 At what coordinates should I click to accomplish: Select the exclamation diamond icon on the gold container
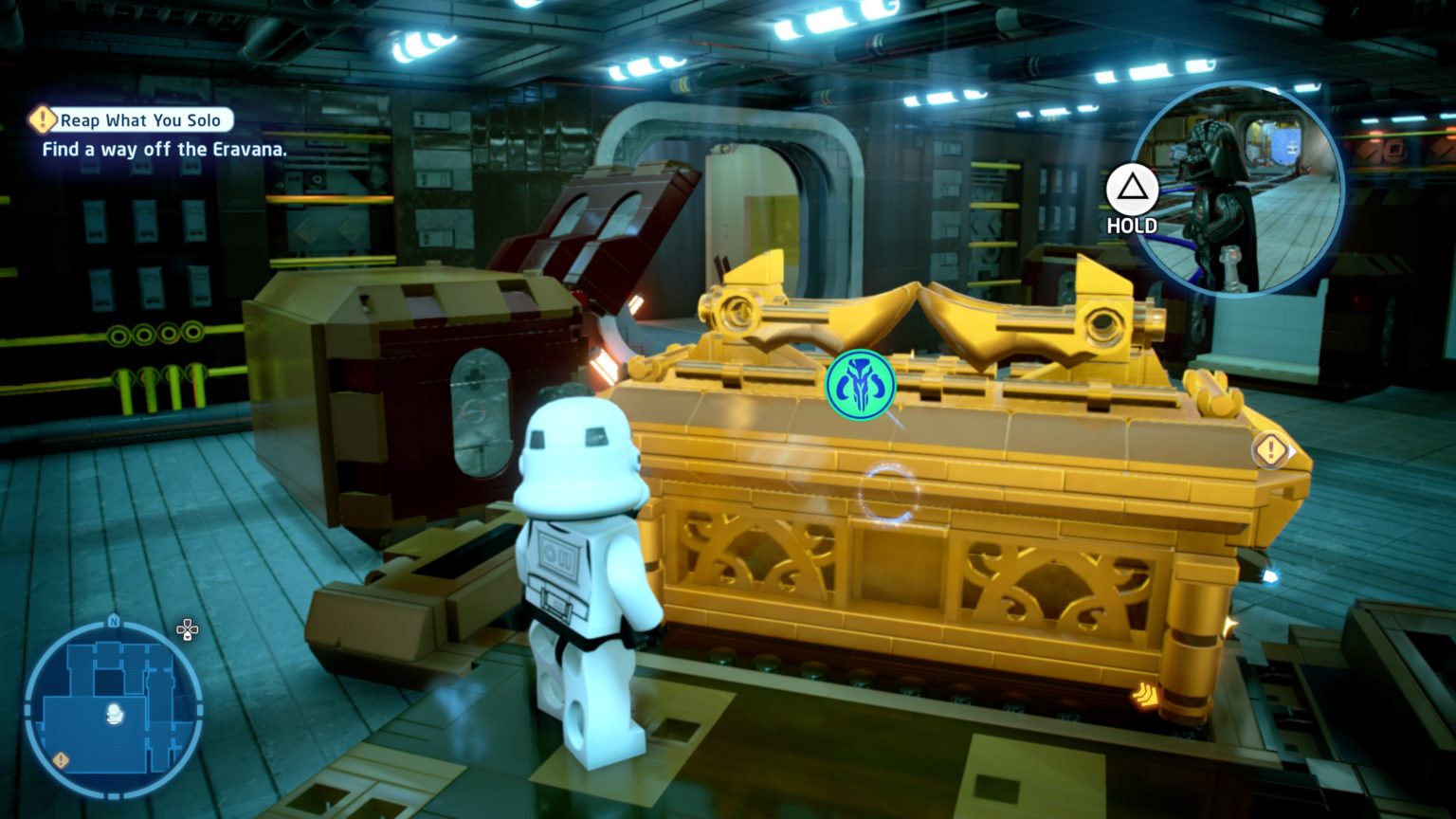pyautogui.click(x=1270, y=450)
